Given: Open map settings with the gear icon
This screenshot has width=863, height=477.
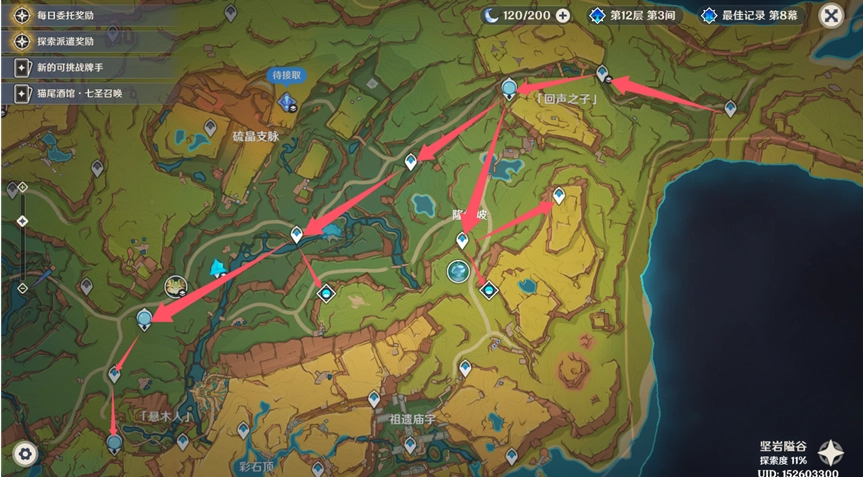Looking at the screenshot, I should 25,453.
